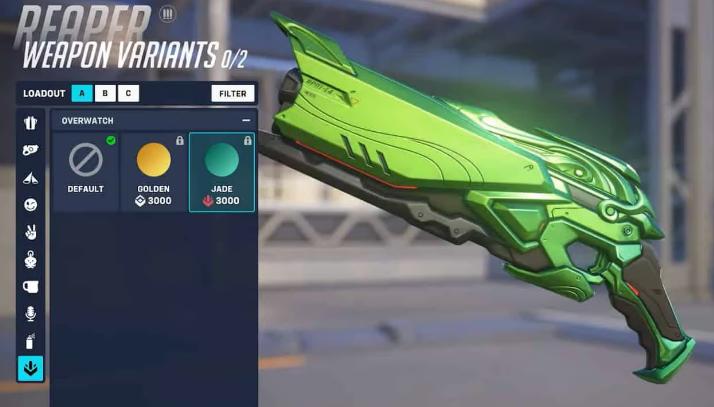Pick the Jade weapon variant
This screenshot has width=714, height=407.
(221, 171)
